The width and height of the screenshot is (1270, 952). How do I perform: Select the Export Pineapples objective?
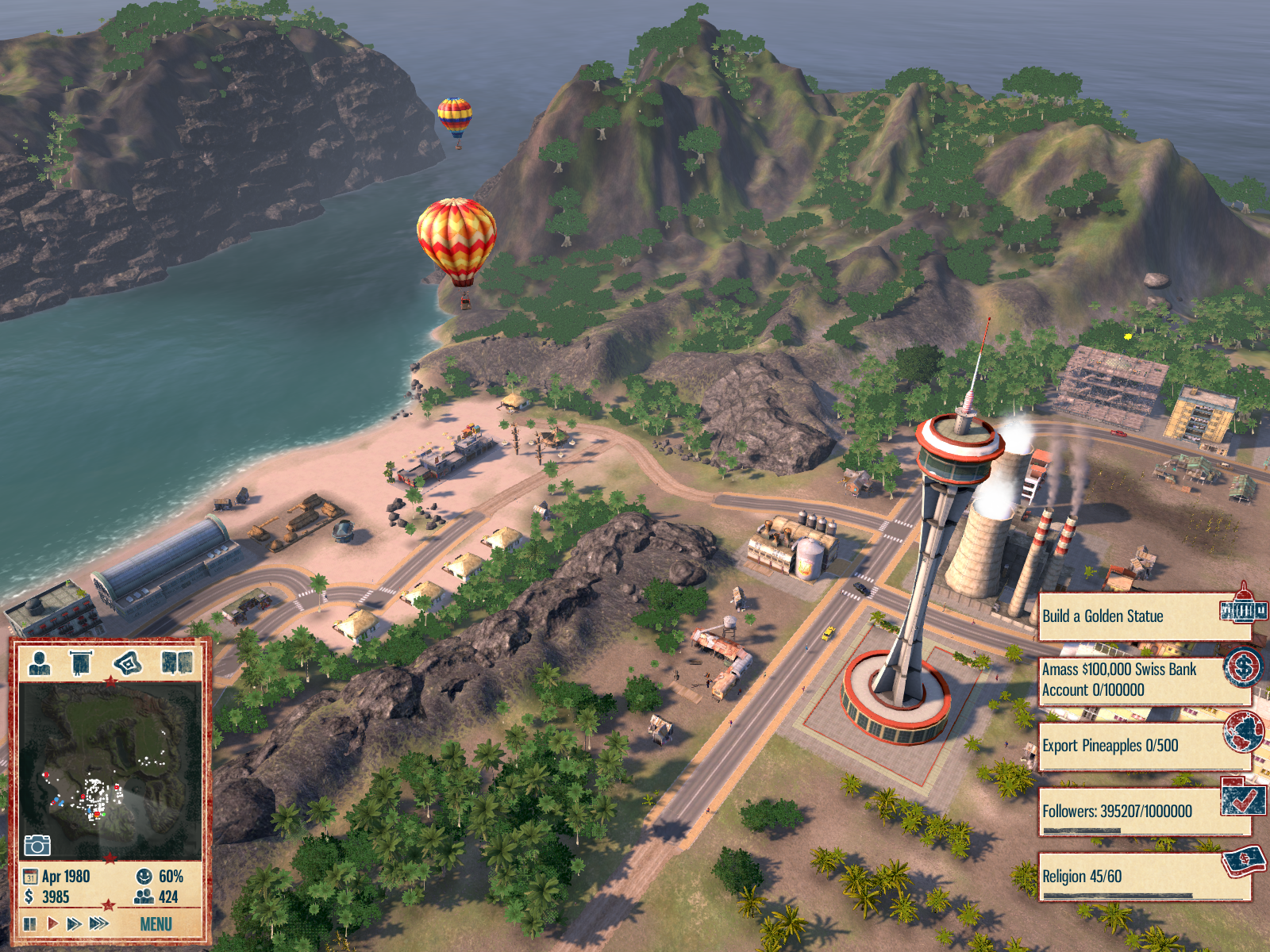(x=1143, y=746)
